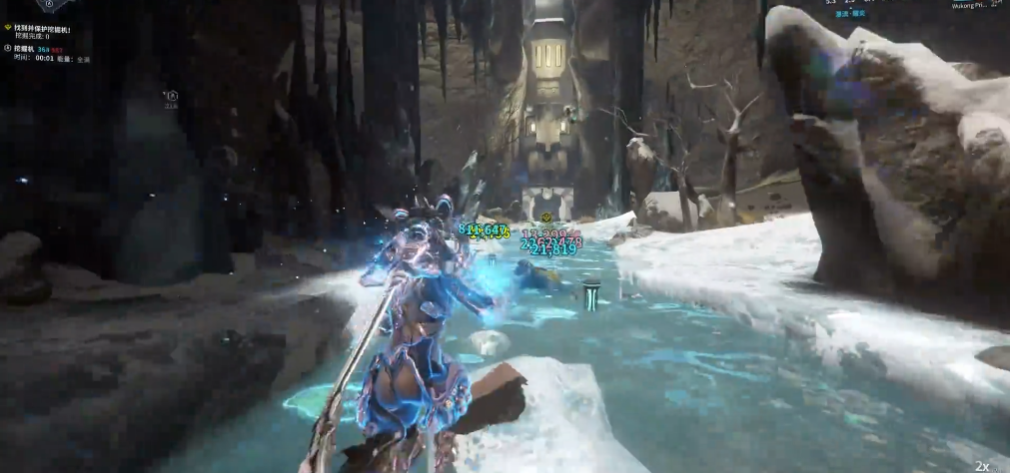The width and height of the screenshot is (1010, 473).
Task: Select the yellow excavator objective tracker line
Action: pyautogui.click(x=56, y=29)
